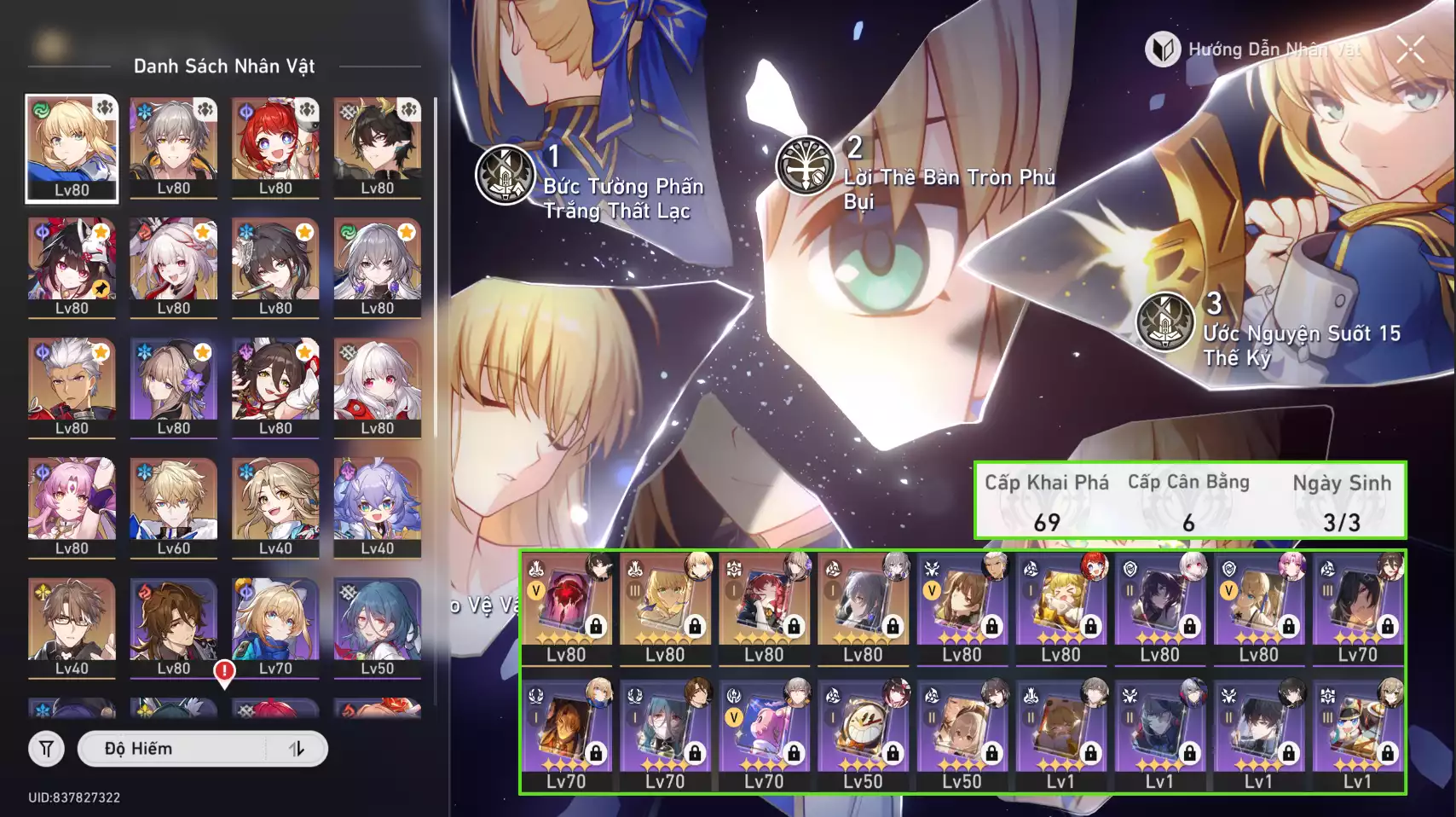Open the Hướng Dẫn Nhân Vật guide
Viewport: 1456px width, 817px height.
[x=1253, y=49]
